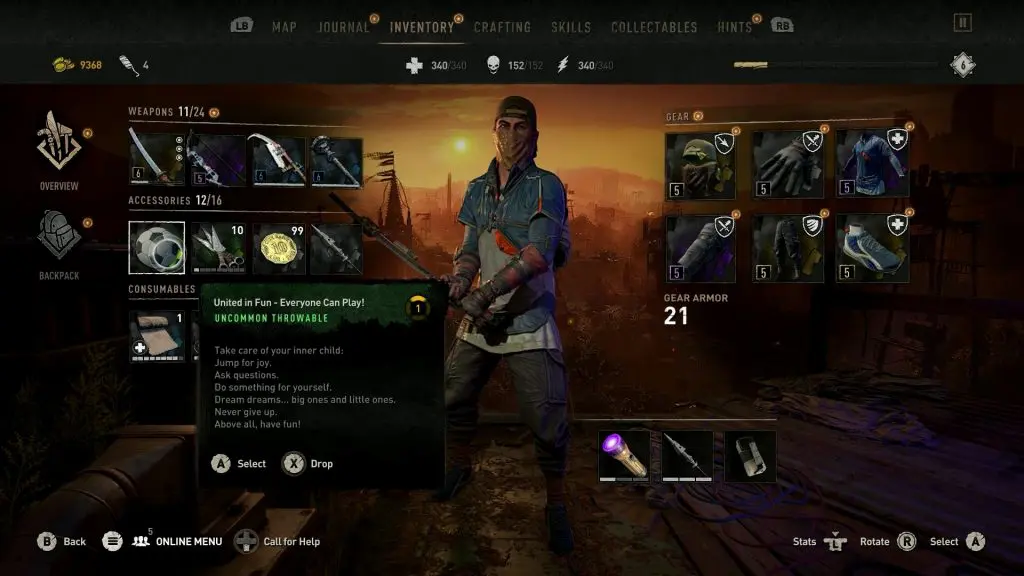Select the katana weapon slot
1024x576 pixels.
click(157, 160)
